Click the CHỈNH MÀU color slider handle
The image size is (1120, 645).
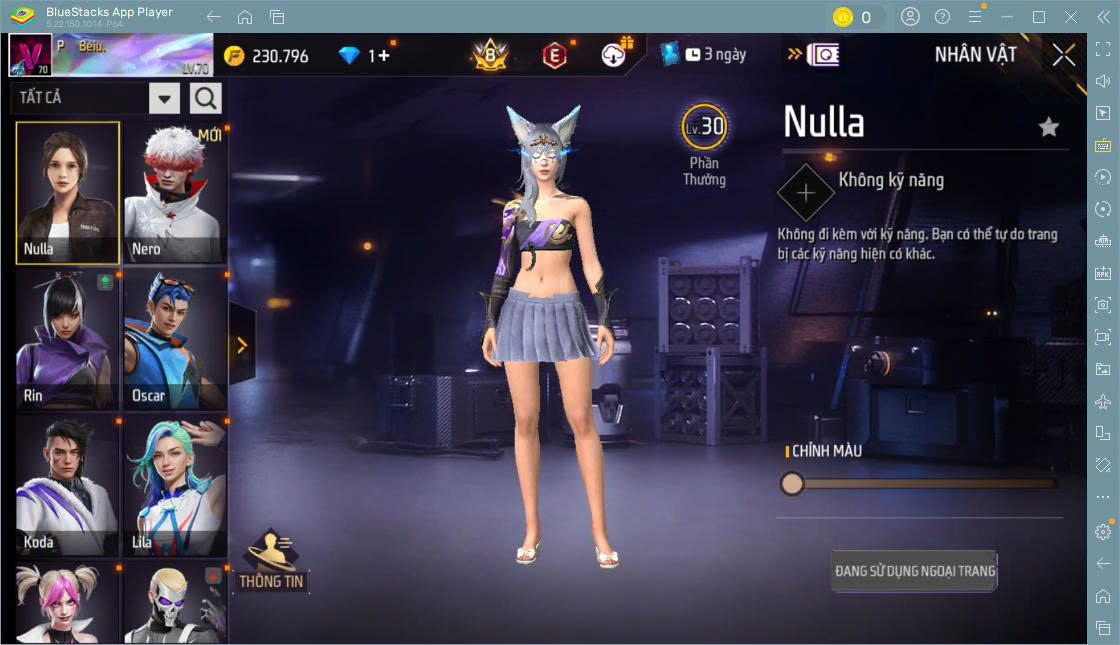(x=792, y=484)
